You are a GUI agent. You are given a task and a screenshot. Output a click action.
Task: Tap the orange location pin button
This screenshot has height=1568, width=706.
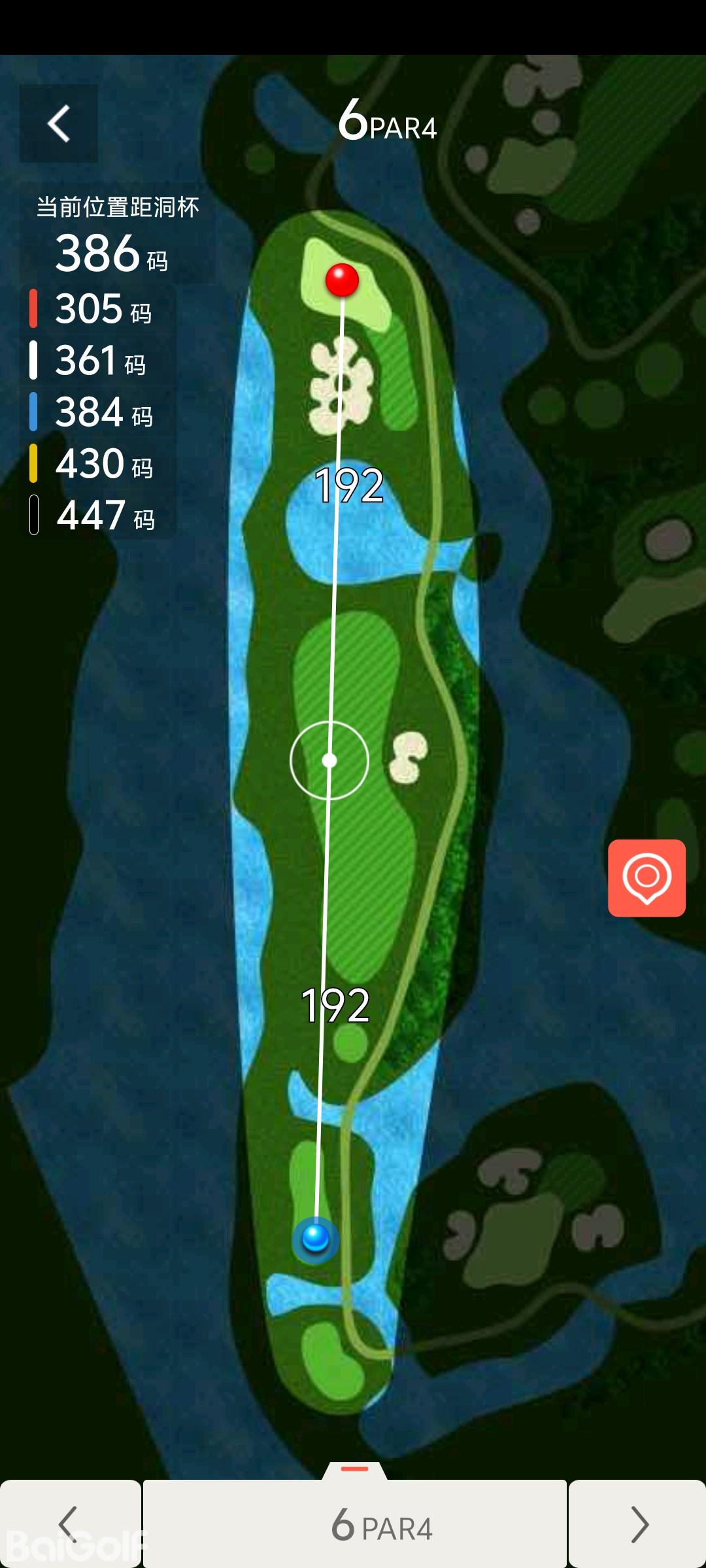click(x=647, y=877)
